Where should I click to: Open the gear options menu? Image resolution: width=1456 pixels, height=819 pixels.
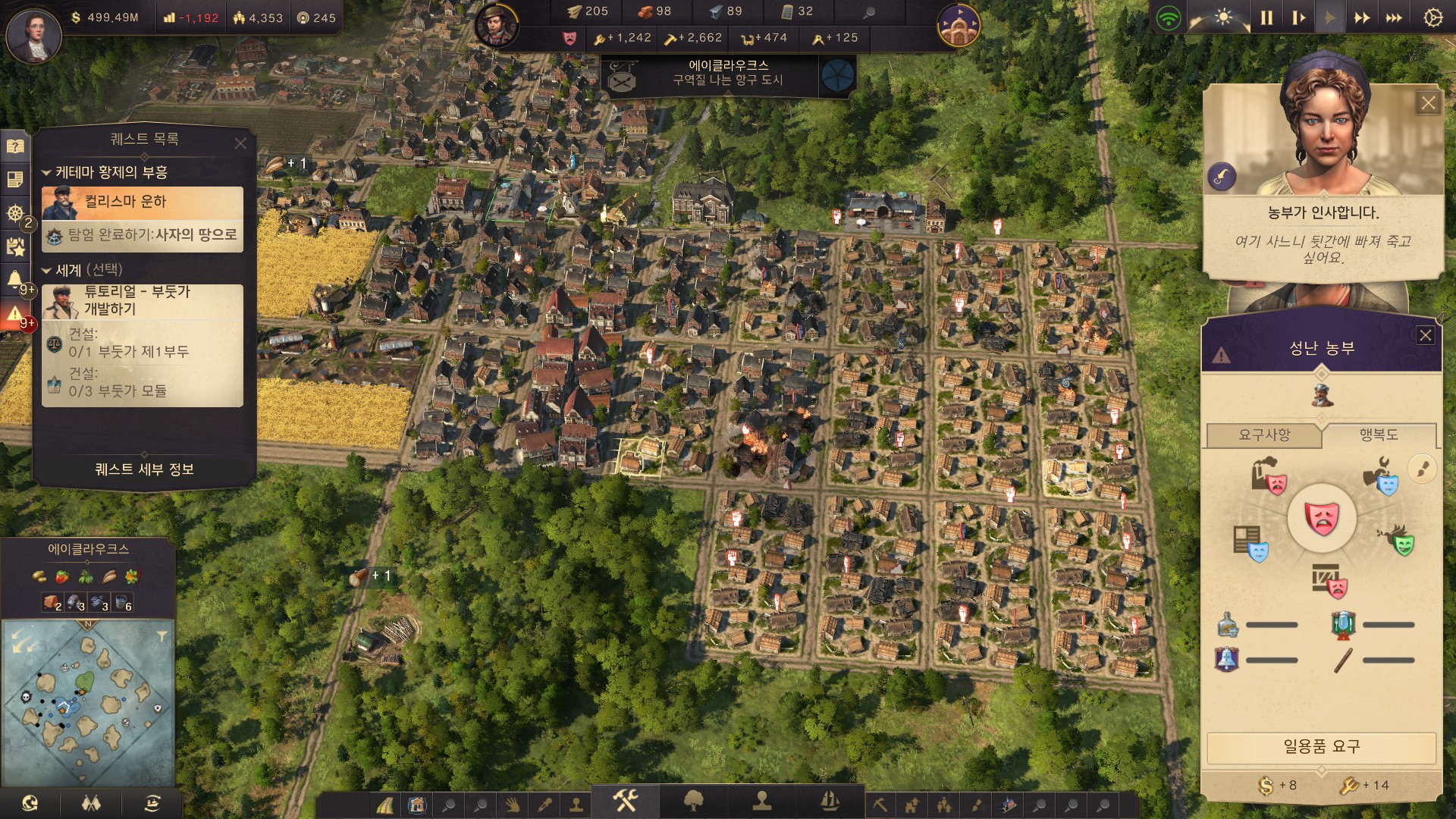click(1432, 17)
